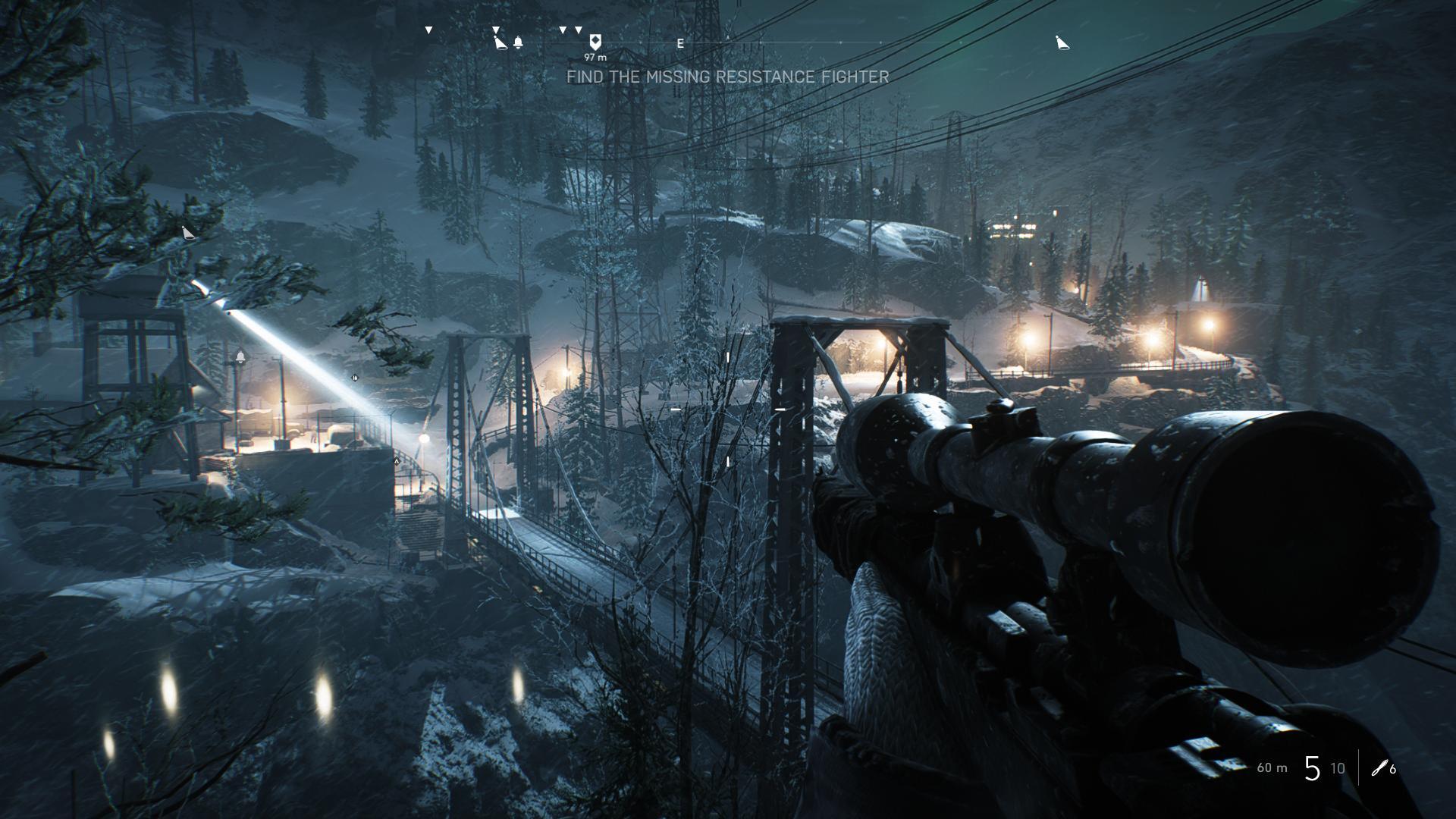Click the objective marker showing 97 m
The height and width of the screenshot is (819, 1456).
click(595, 42)
